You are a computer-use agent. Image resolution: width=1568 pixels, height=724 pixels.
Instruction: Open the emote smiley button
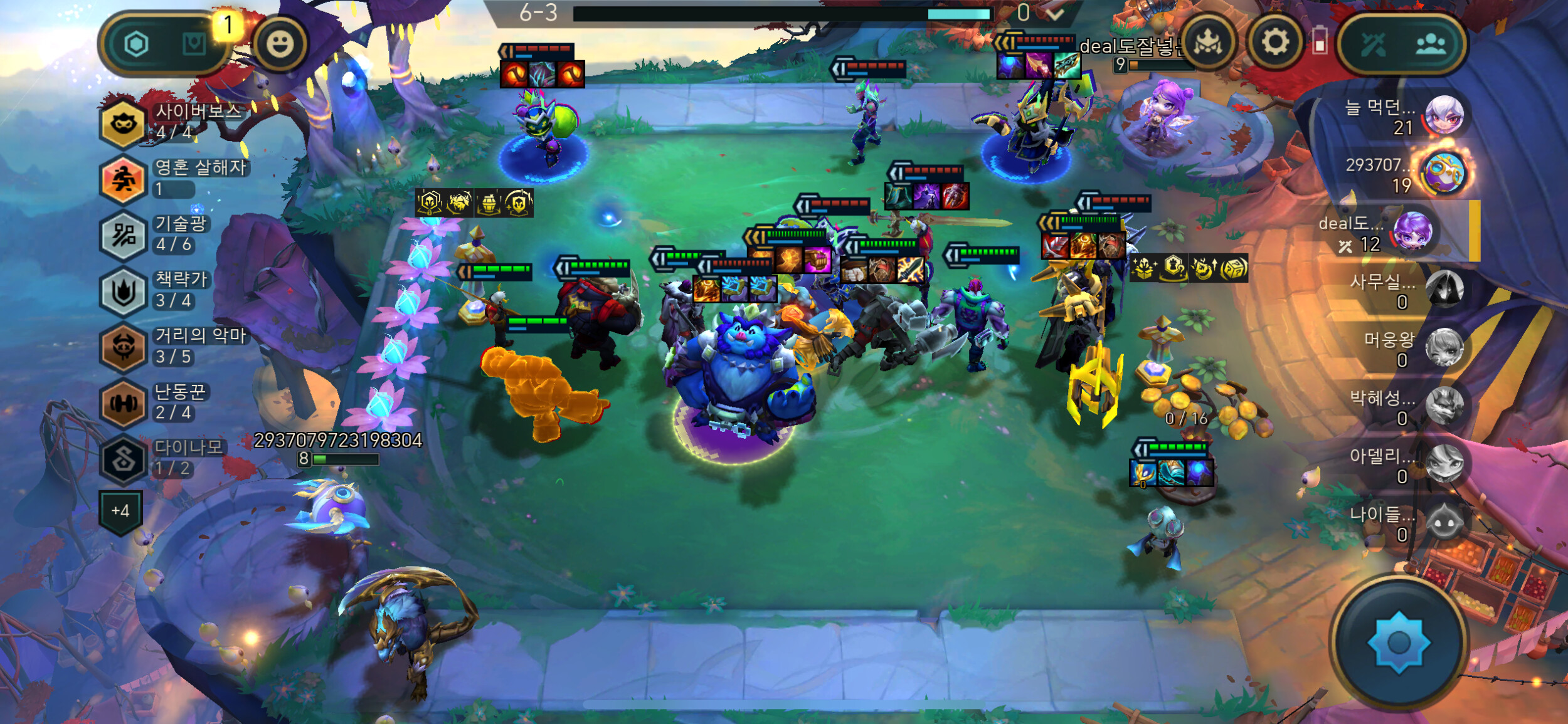[280, 44]
